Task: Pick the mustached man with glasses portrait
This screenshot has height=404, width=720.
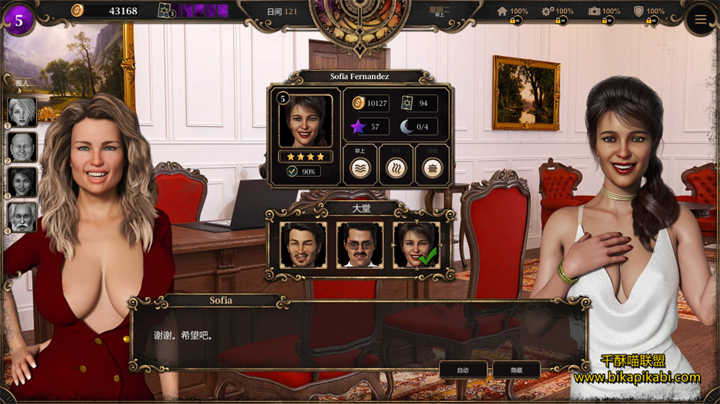Action: click(x=360, y=244)
